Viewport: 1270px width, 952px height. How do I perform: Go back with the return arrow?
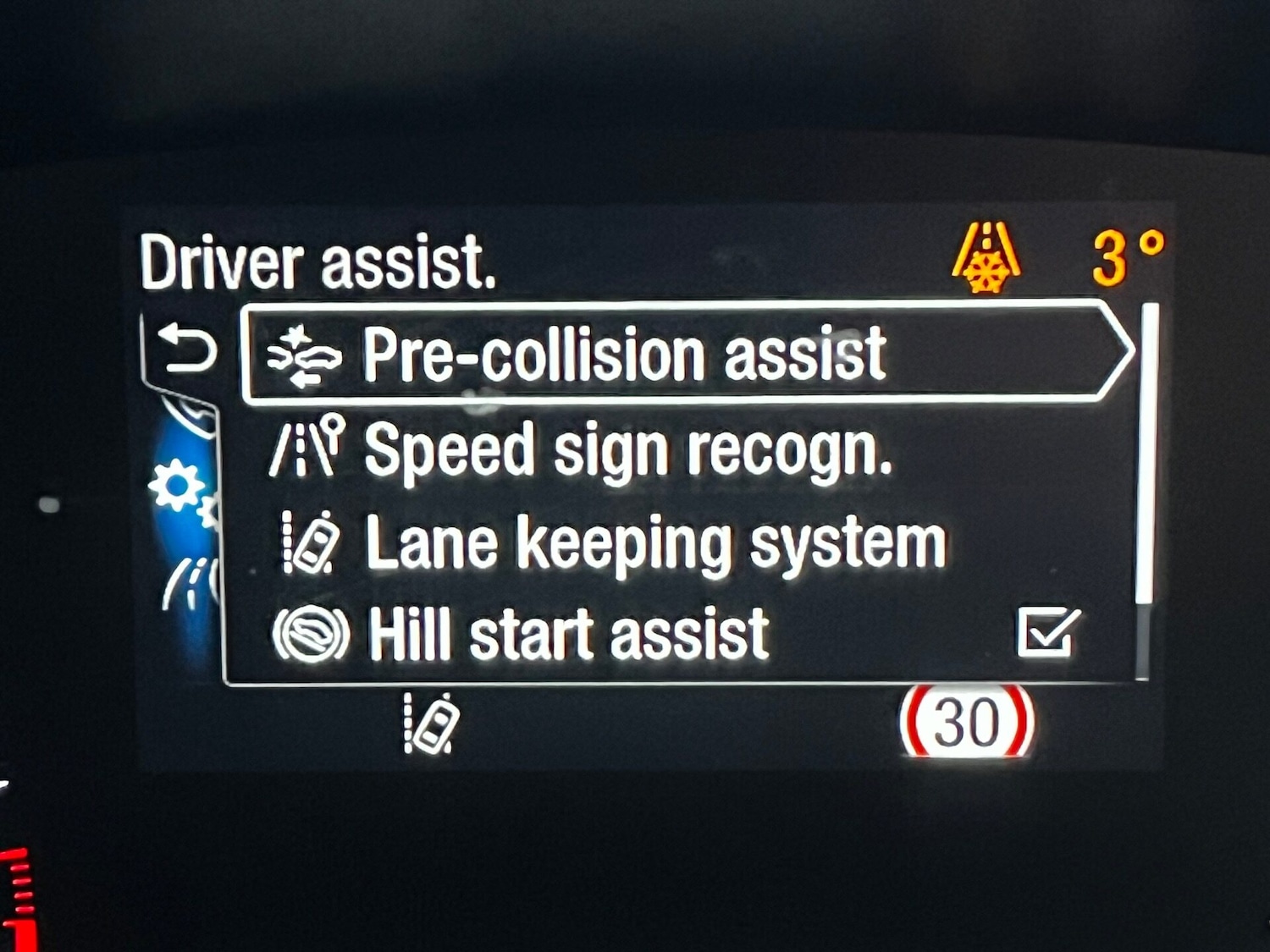188,349
